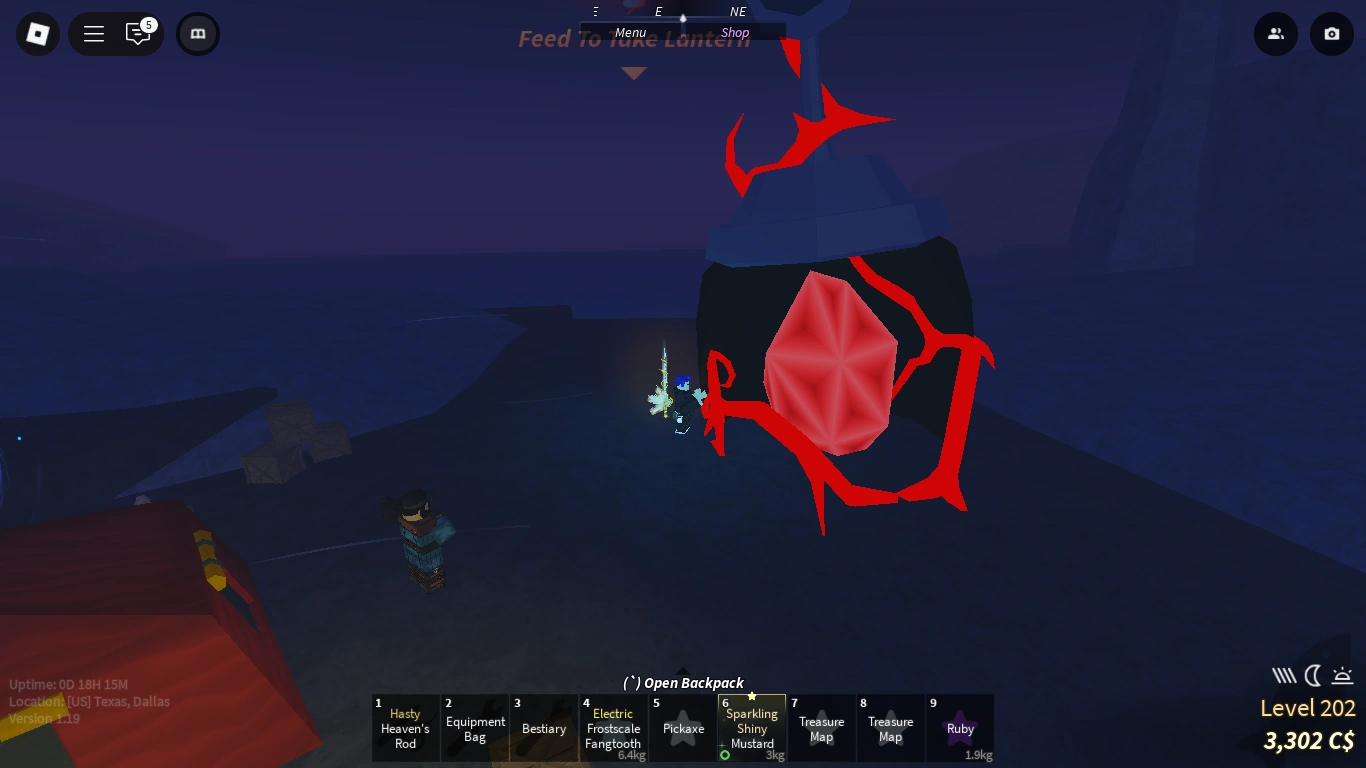Viewport: 1366px width, 768px height.
Task: Expand the Feed To Take Lantern arrow
Action: tap(634, 72)
